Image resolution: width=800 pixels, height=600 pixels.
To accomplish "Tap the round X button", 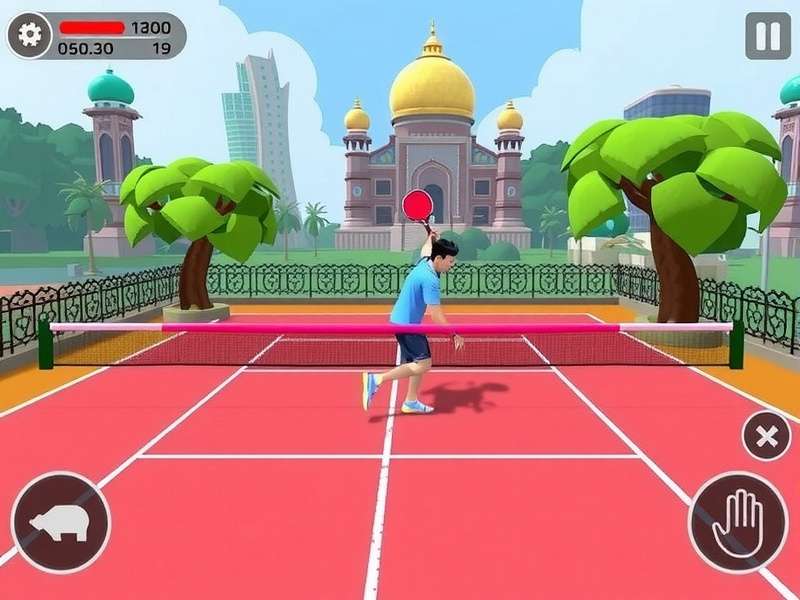I will (766, 436).
